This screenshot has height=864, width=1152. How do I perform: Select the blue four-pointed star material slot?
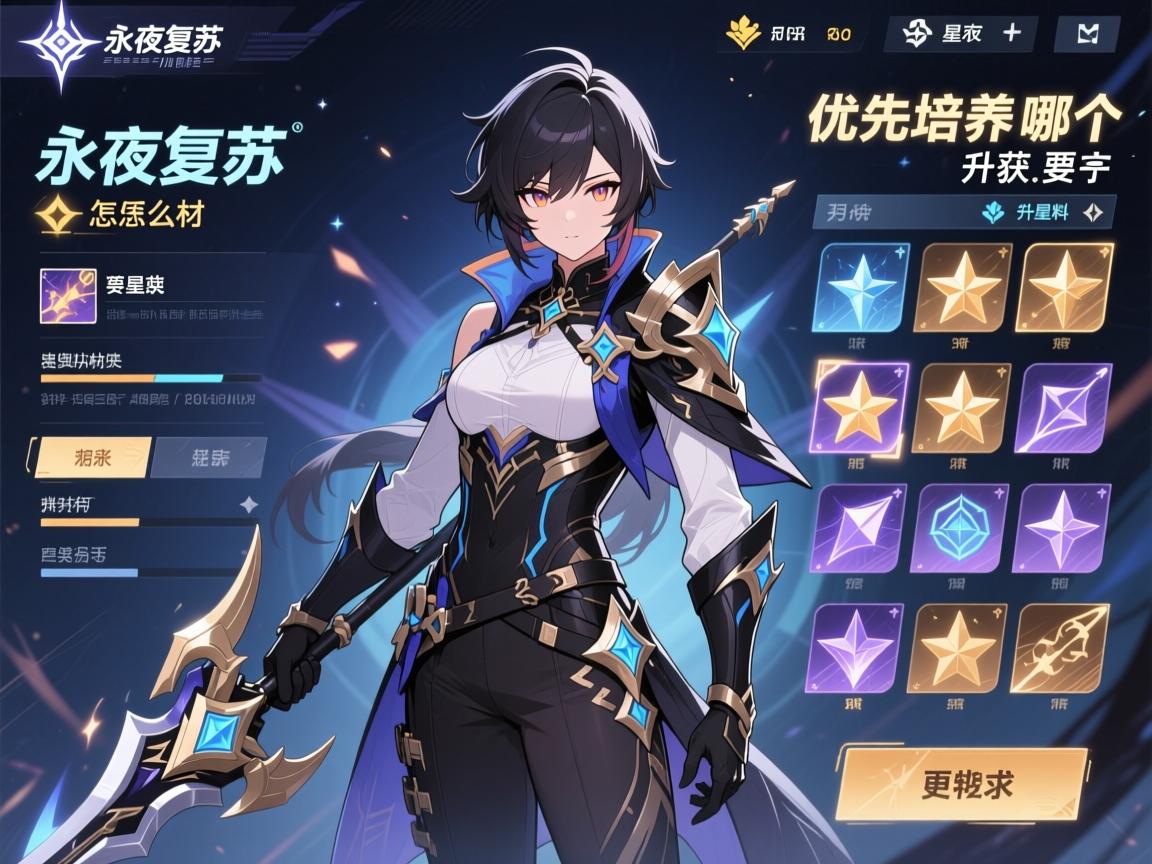(x=863, y=288)
